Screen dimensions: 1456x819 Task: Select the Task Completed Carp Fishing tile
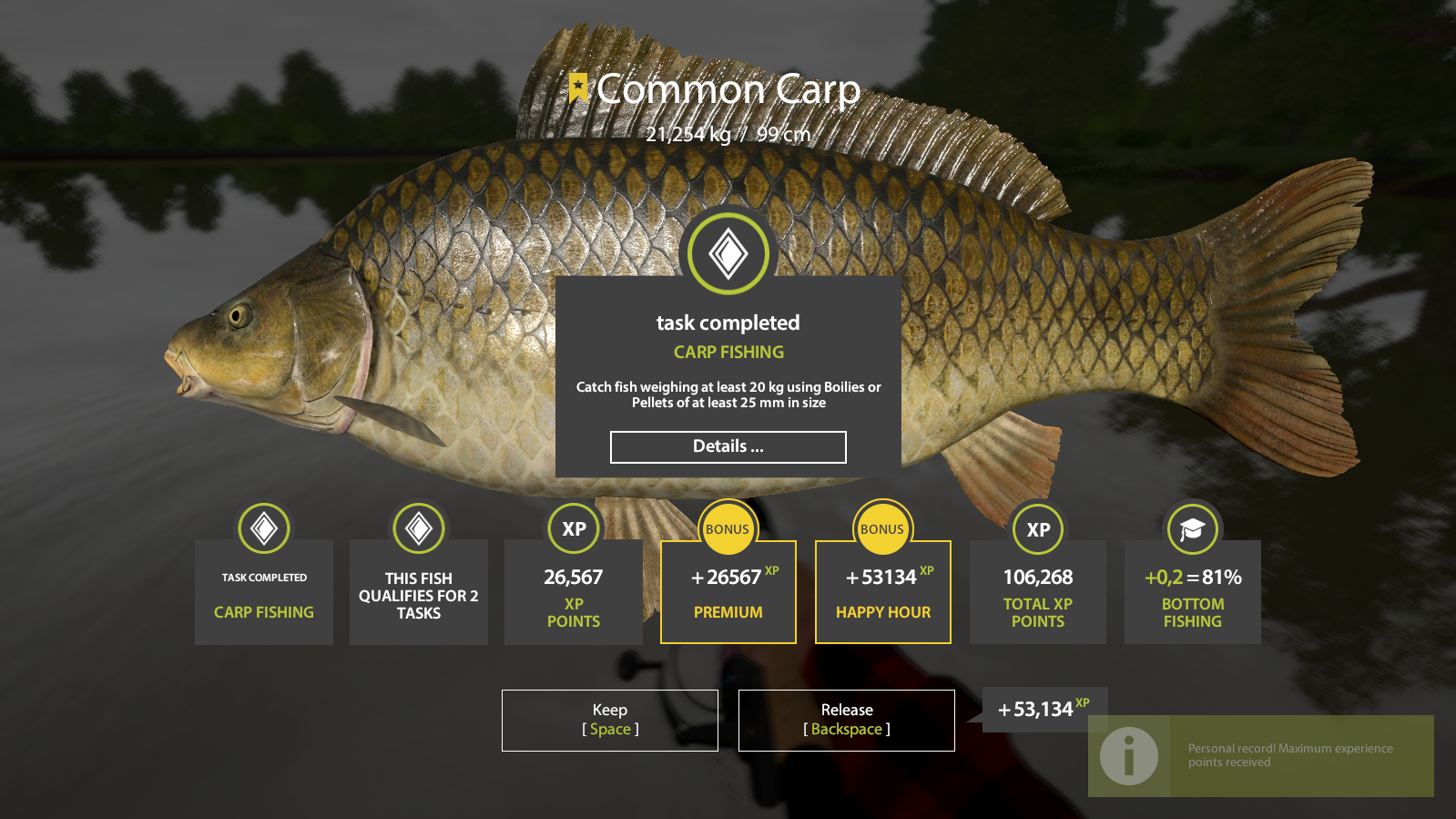coord(264,591)
